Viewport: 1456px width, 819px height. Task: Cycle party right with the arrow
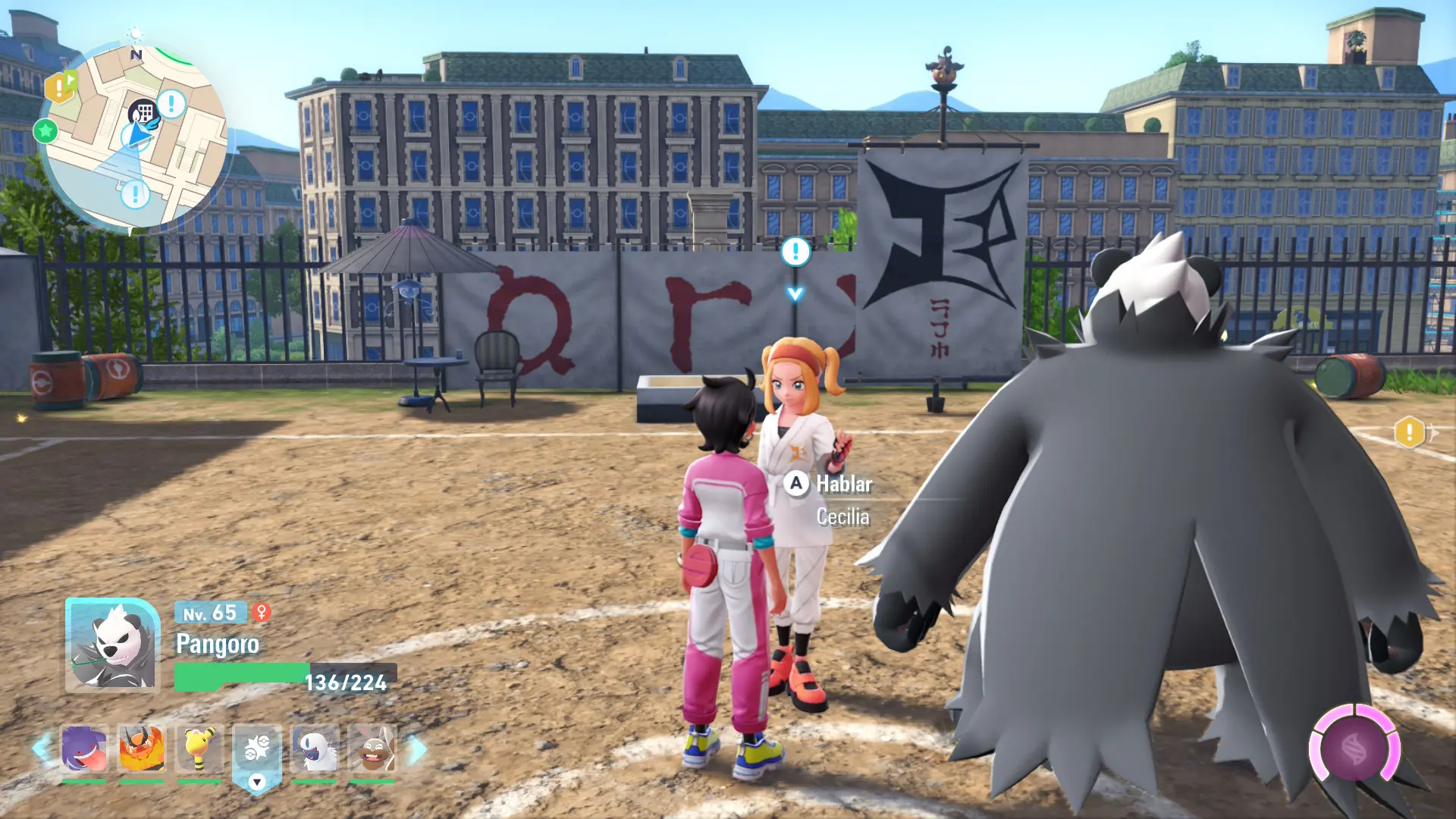[x=416, y=749]
